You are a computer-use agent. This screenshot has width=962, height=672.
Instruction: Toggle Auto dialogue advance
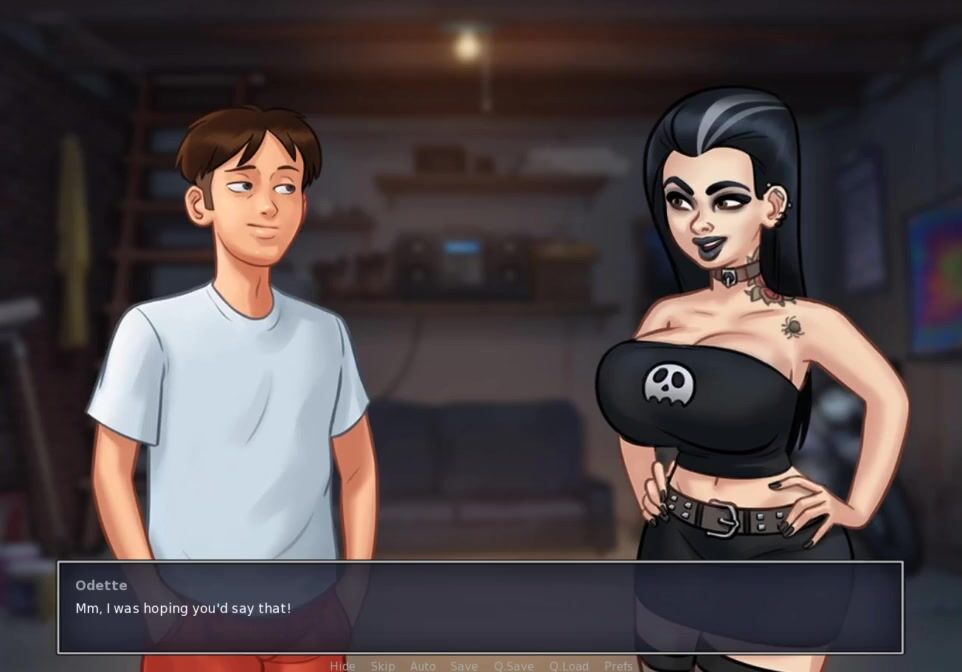click(x=423, y=666)
